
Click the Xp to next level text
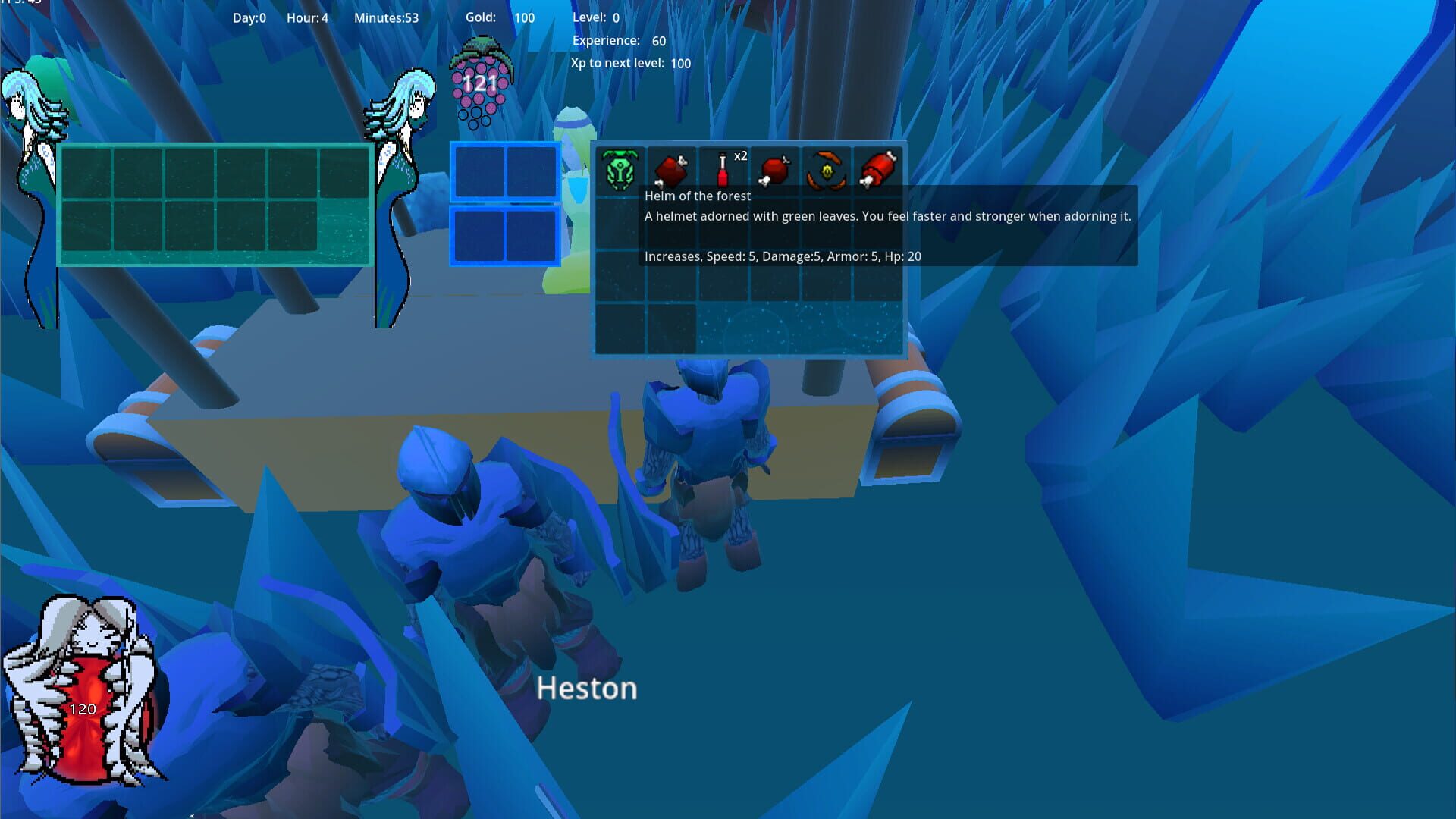point(629,64)
